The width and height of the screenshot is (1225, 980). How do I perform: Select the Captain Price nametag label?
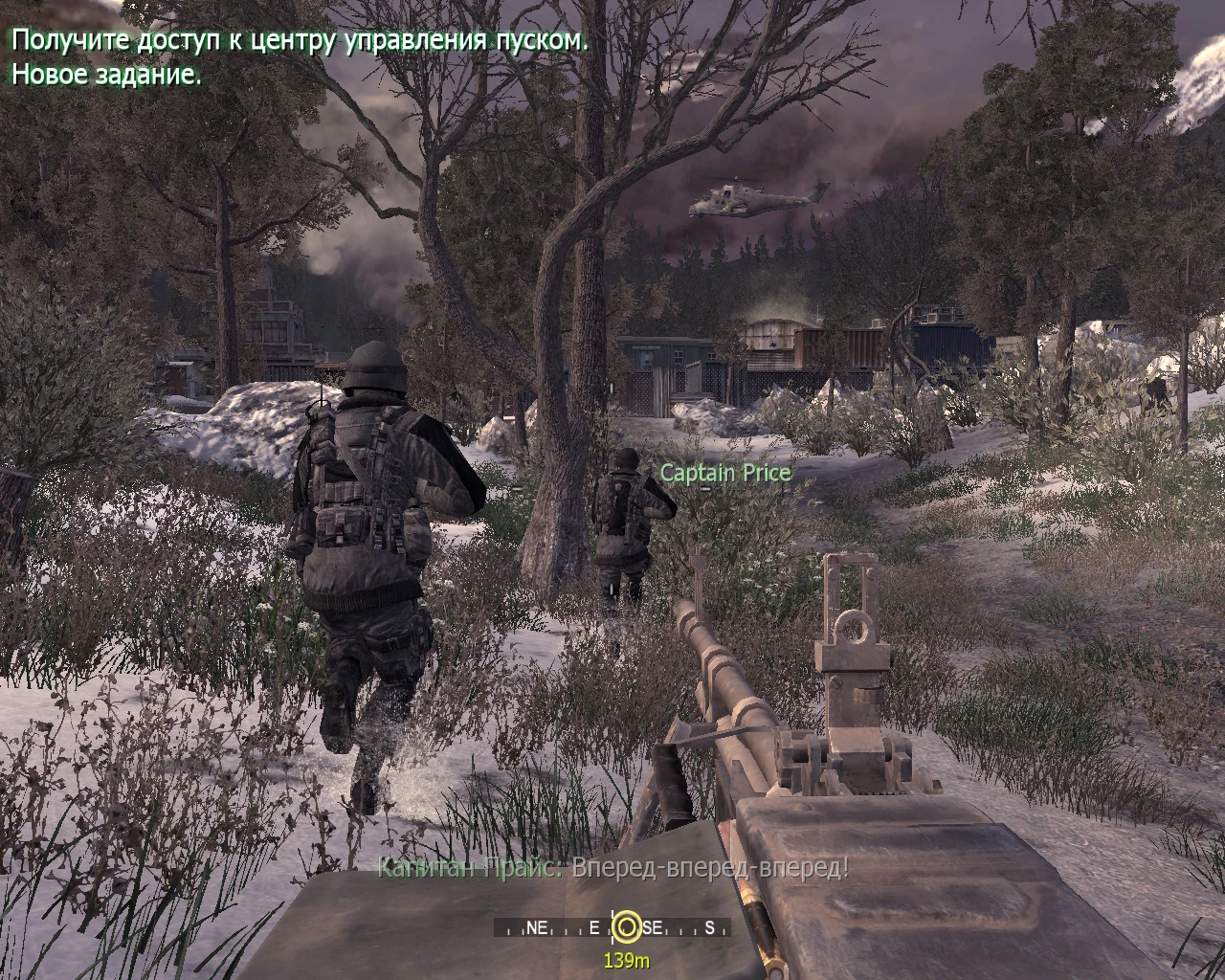724,472
